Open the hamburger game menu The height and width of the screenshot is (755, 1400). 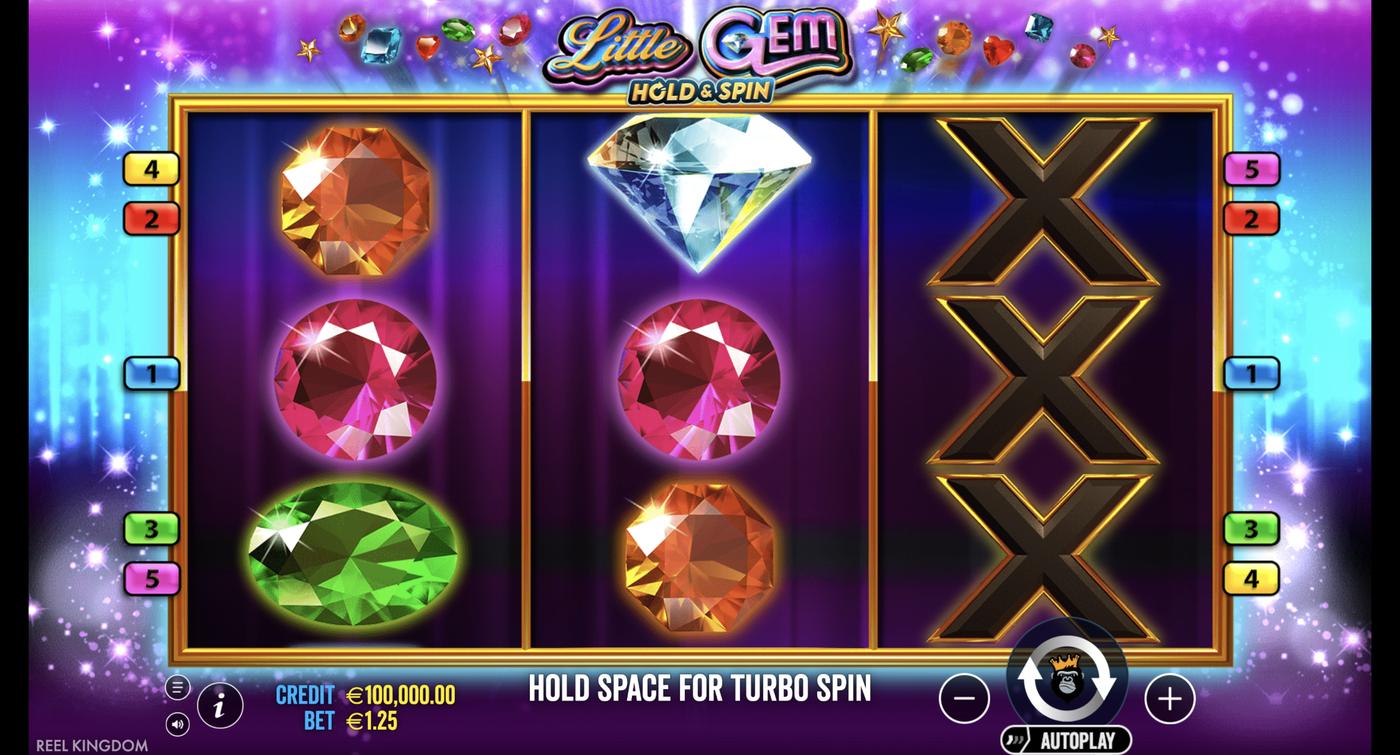pyautogui.click(x=176, y=688)
